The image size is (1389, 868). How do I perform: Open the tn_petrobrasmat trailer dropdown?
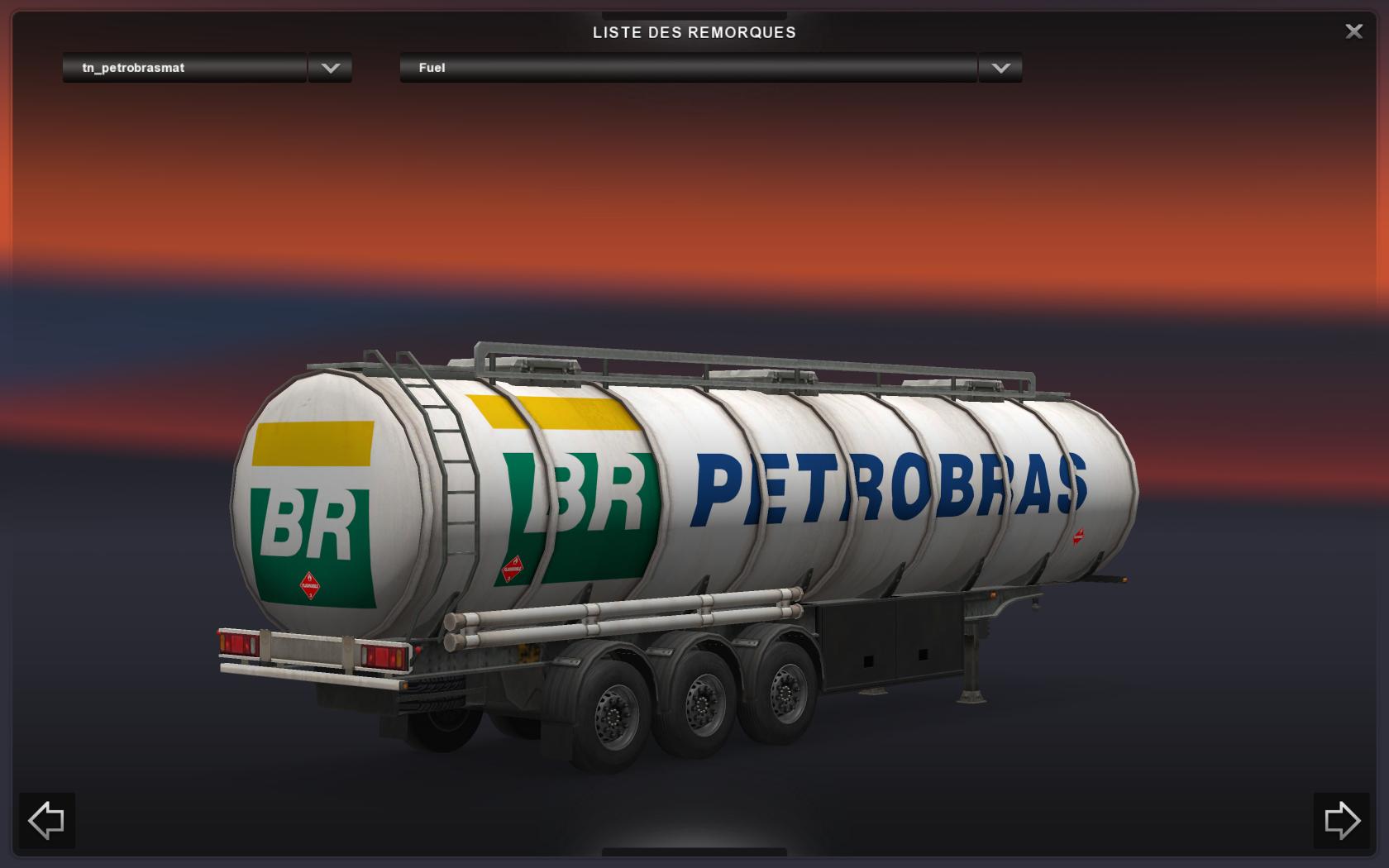[x=330, y=68]
